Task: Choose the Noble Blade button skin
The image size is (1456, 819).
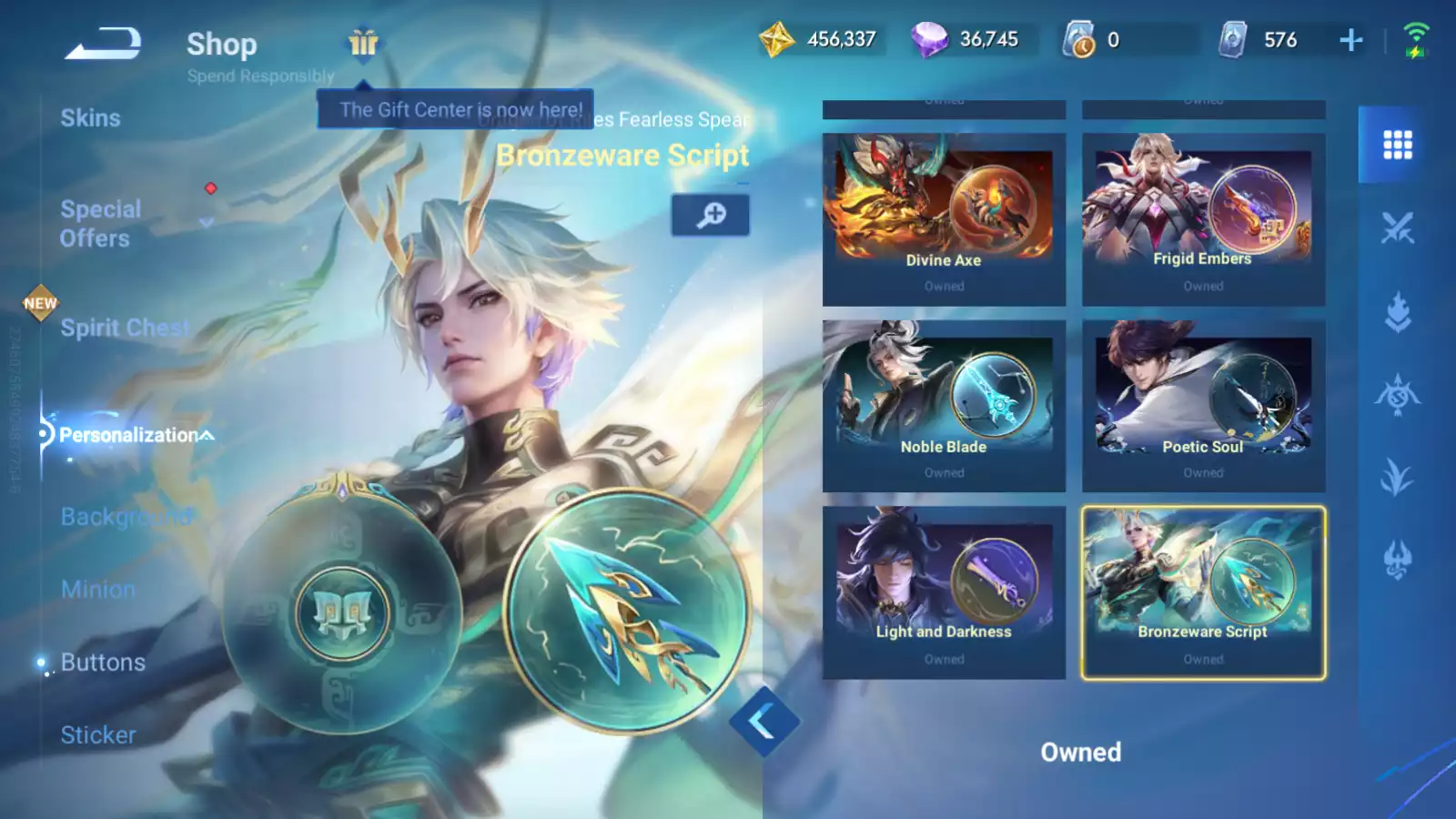Action: click(x=944, y=406)
